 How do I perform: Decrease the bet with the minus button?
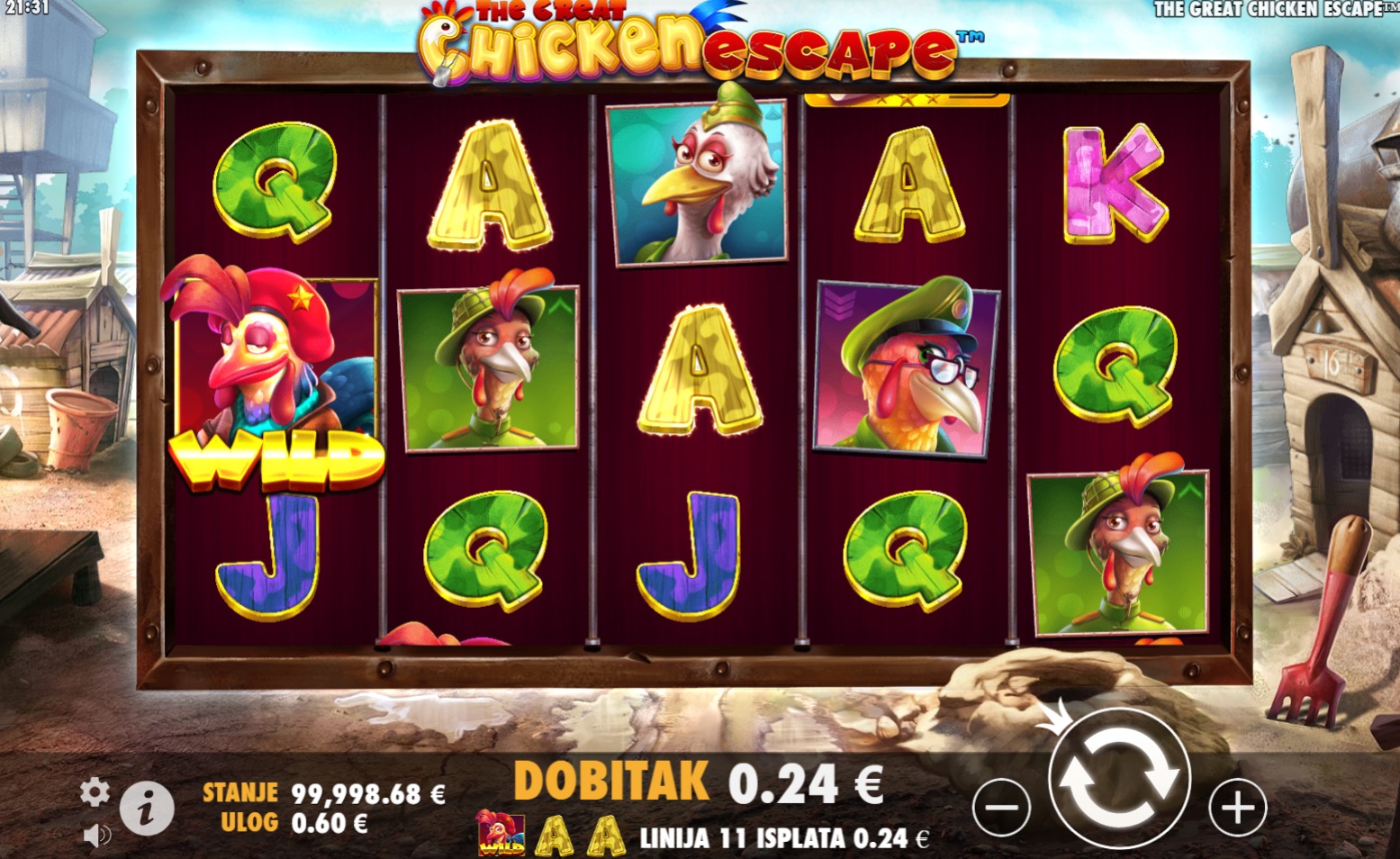(1001, 808)
